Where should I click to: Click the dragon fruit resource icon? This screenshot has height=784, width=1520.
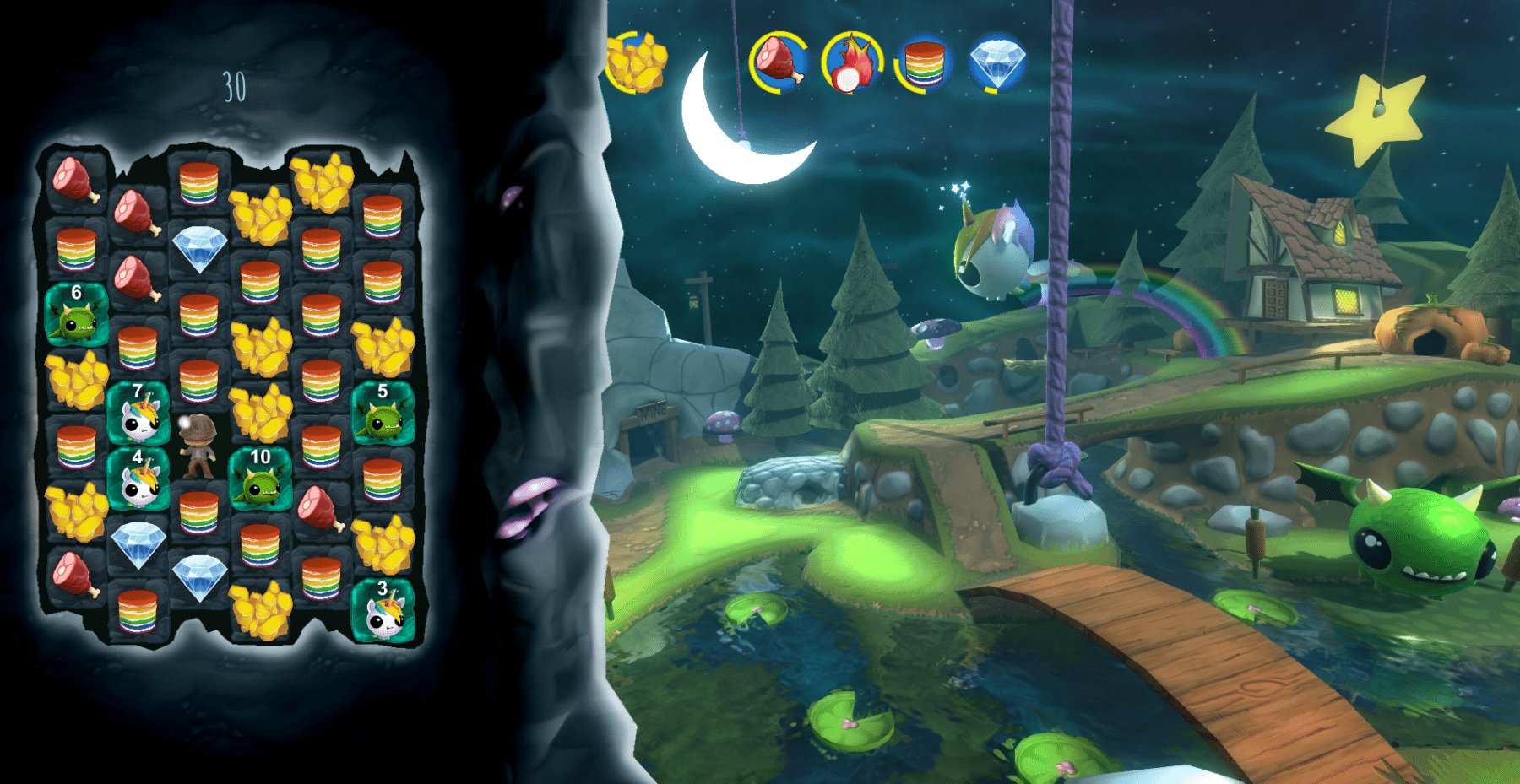pos(851,62)
